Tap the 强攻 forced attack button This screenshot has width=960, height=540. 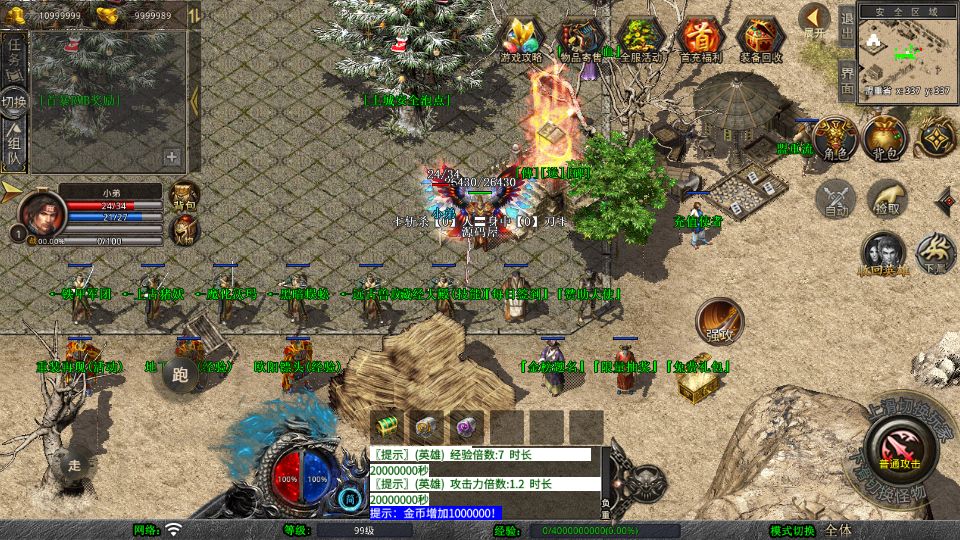[x=719, y=320]
